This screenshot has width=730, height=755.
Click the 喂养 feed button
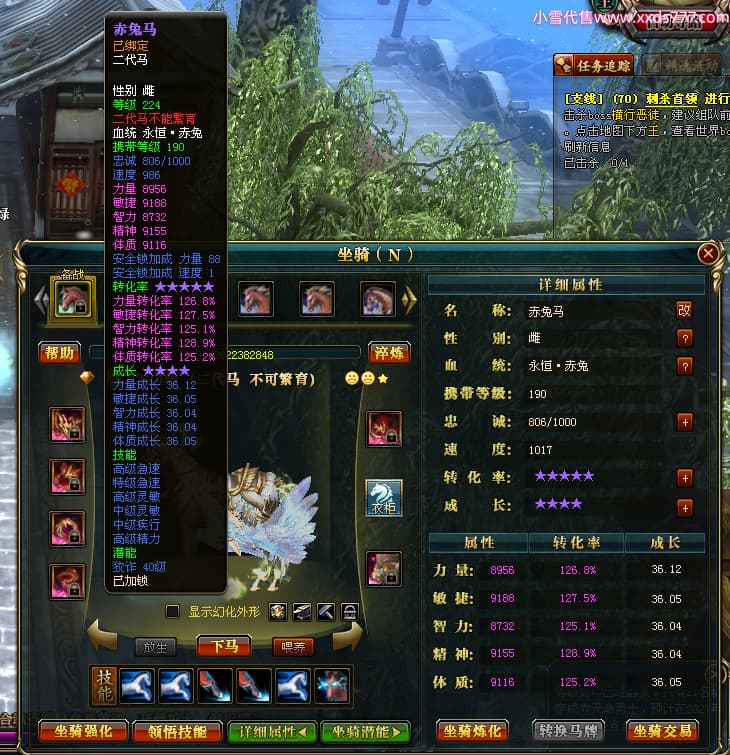[293, 647]
